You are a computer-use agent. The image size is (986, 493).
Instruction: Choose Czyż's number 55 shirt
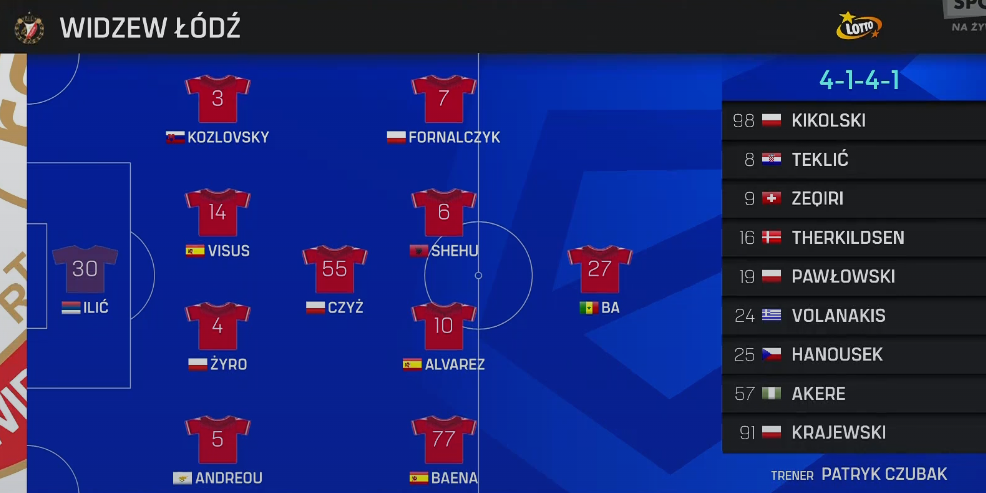[x=335, y=269]
